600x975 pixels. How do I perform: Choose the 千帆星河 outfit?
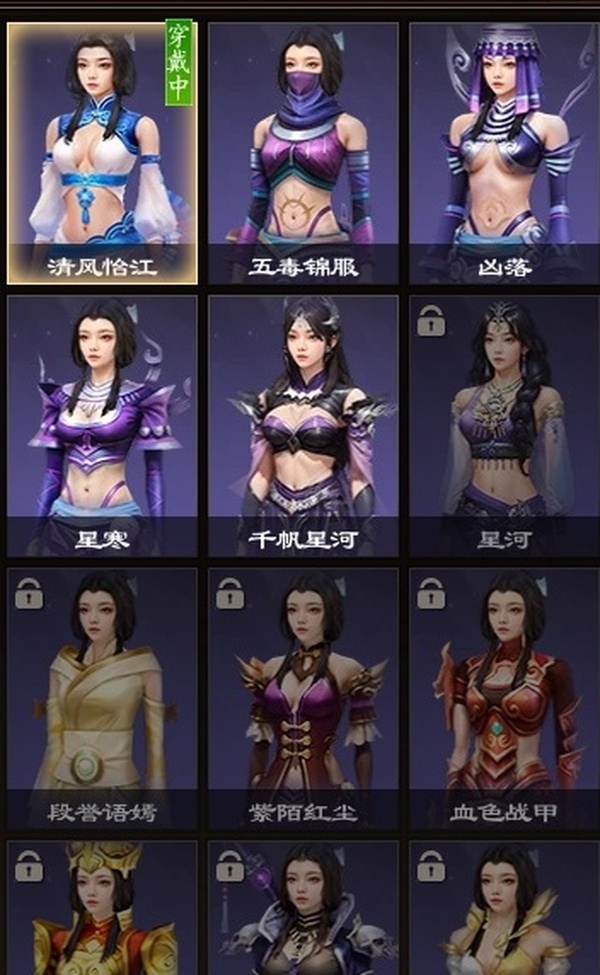[303, 425]
